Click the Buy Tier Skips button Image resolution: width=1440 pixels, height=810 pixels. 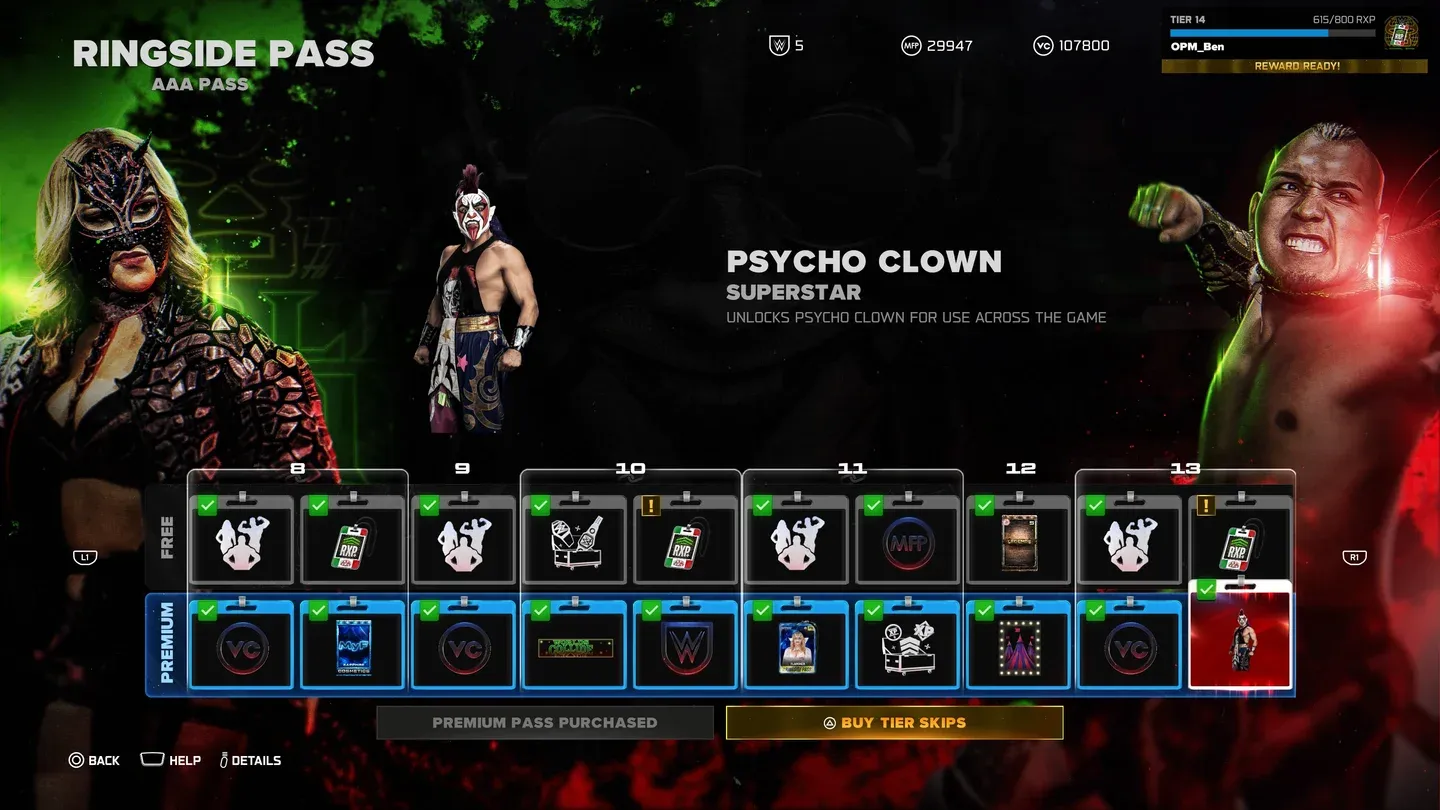coord(894,722)
